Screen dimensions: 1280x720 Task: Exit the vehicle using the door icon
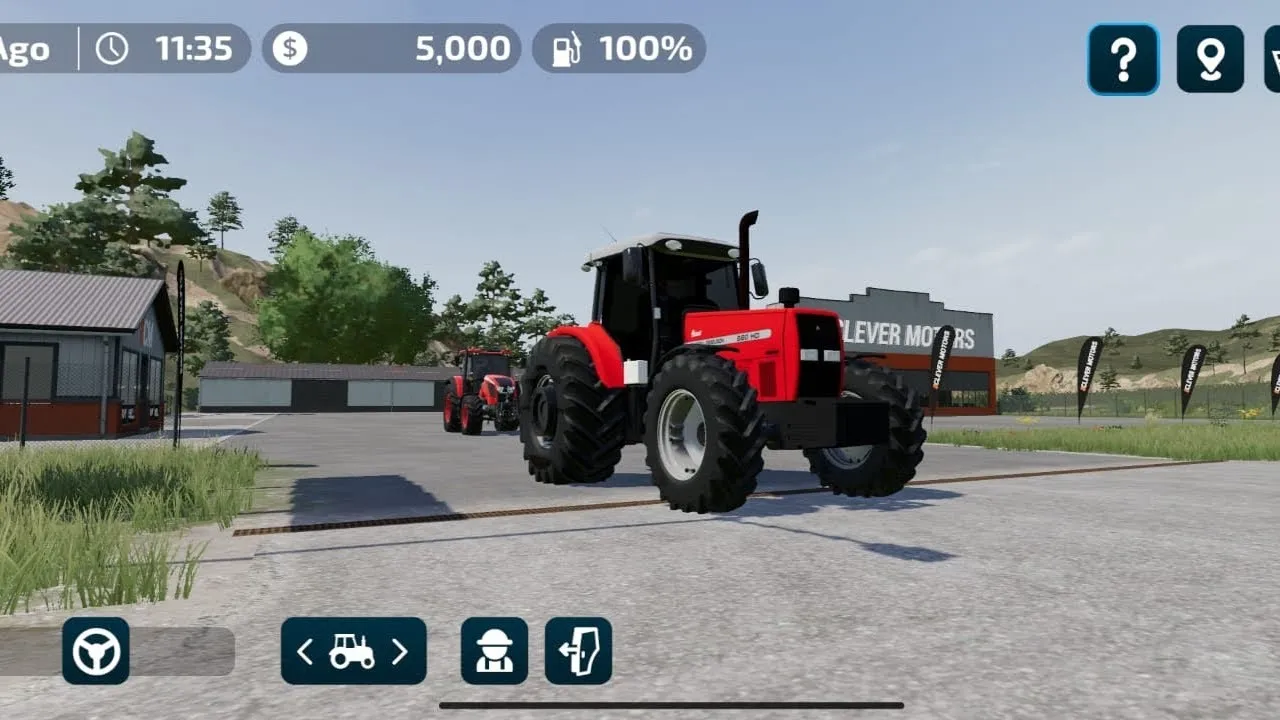[x=580, y=650]
